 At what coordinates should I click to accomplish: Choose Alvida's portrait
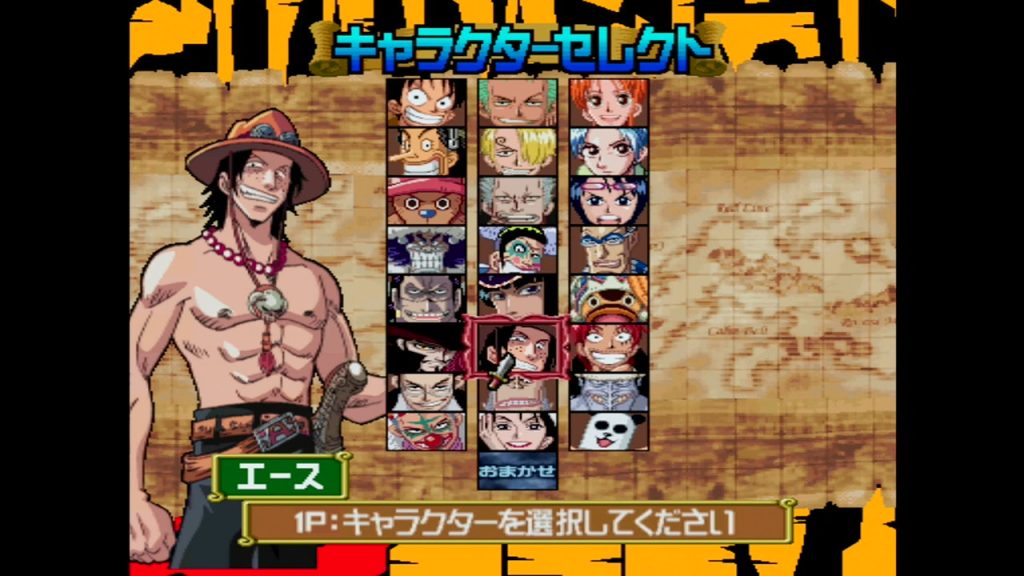517,432
